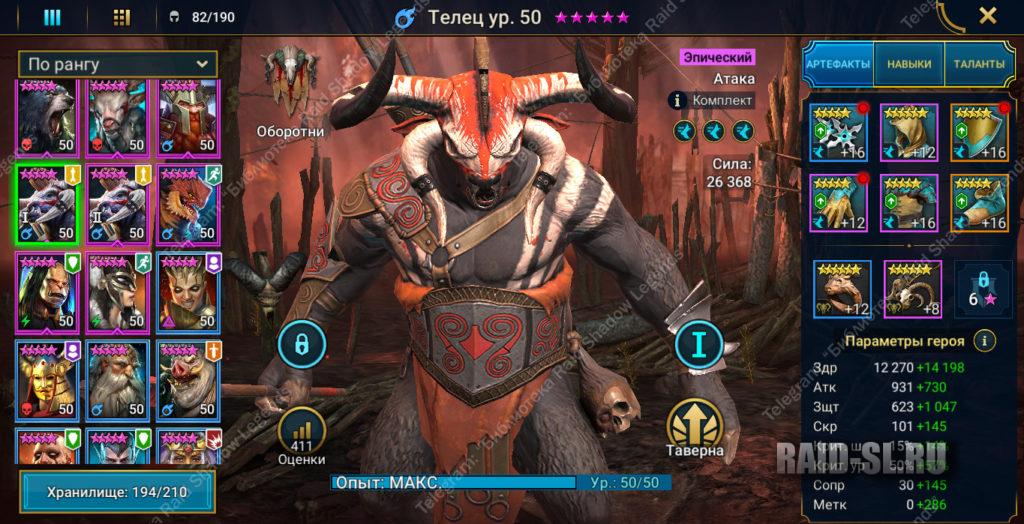Select the boots artifact slot
The image size is (1024, 524).
979,203
